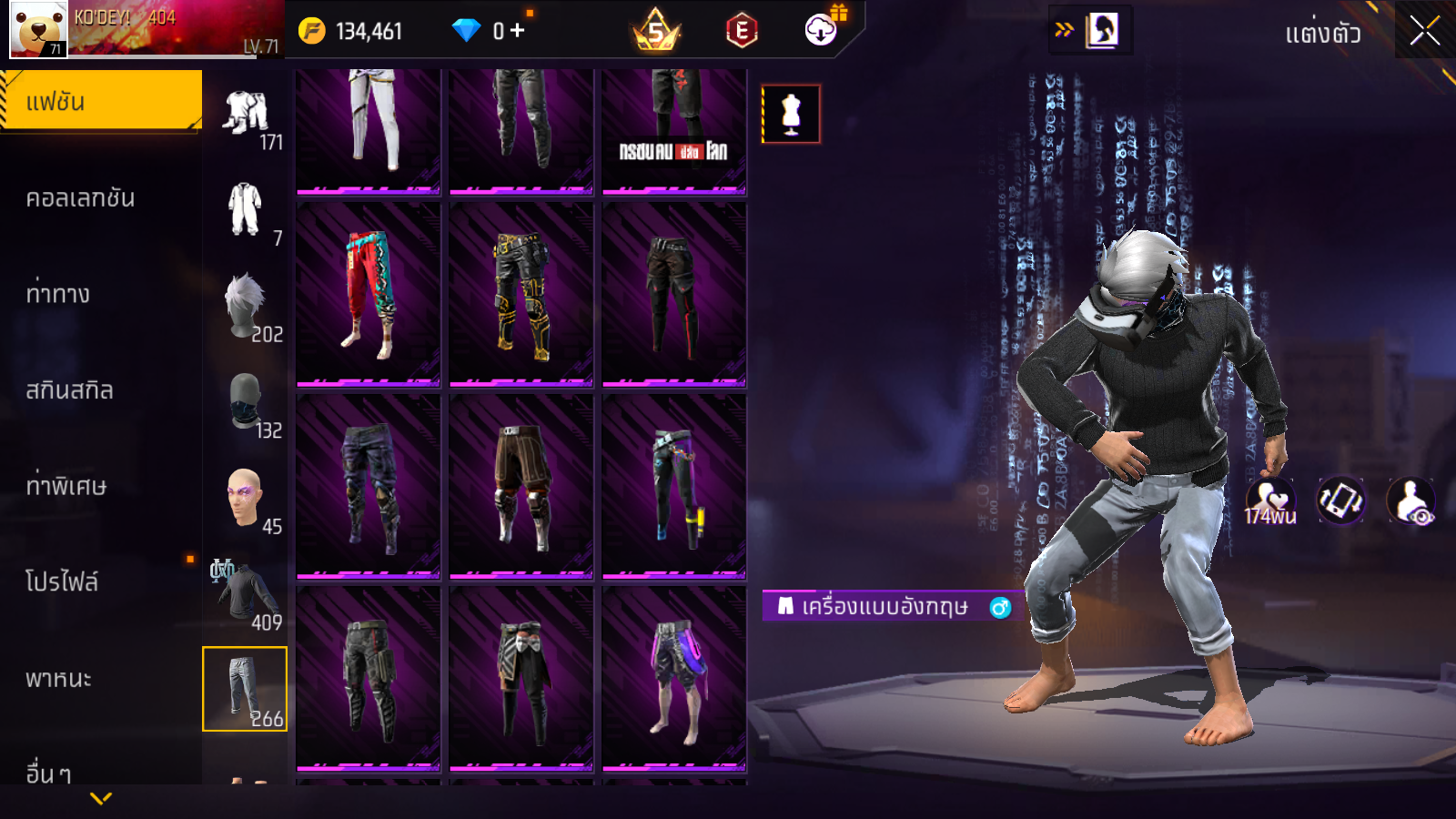Screen dimensions: 1456x819
Task: Open the tops category with 409 items
Action: click(x=246, y=594)
